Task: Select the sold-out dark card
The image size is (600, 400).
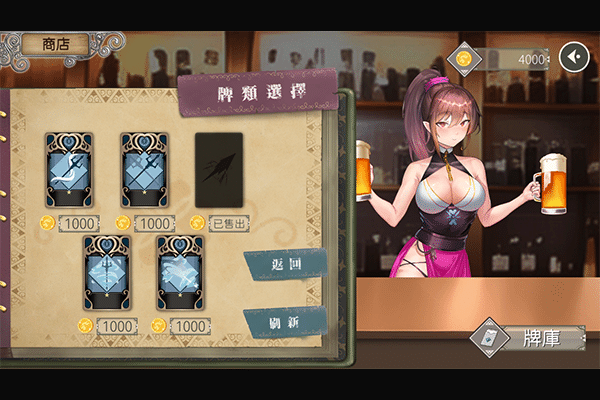Action: (x=219, y=170)
